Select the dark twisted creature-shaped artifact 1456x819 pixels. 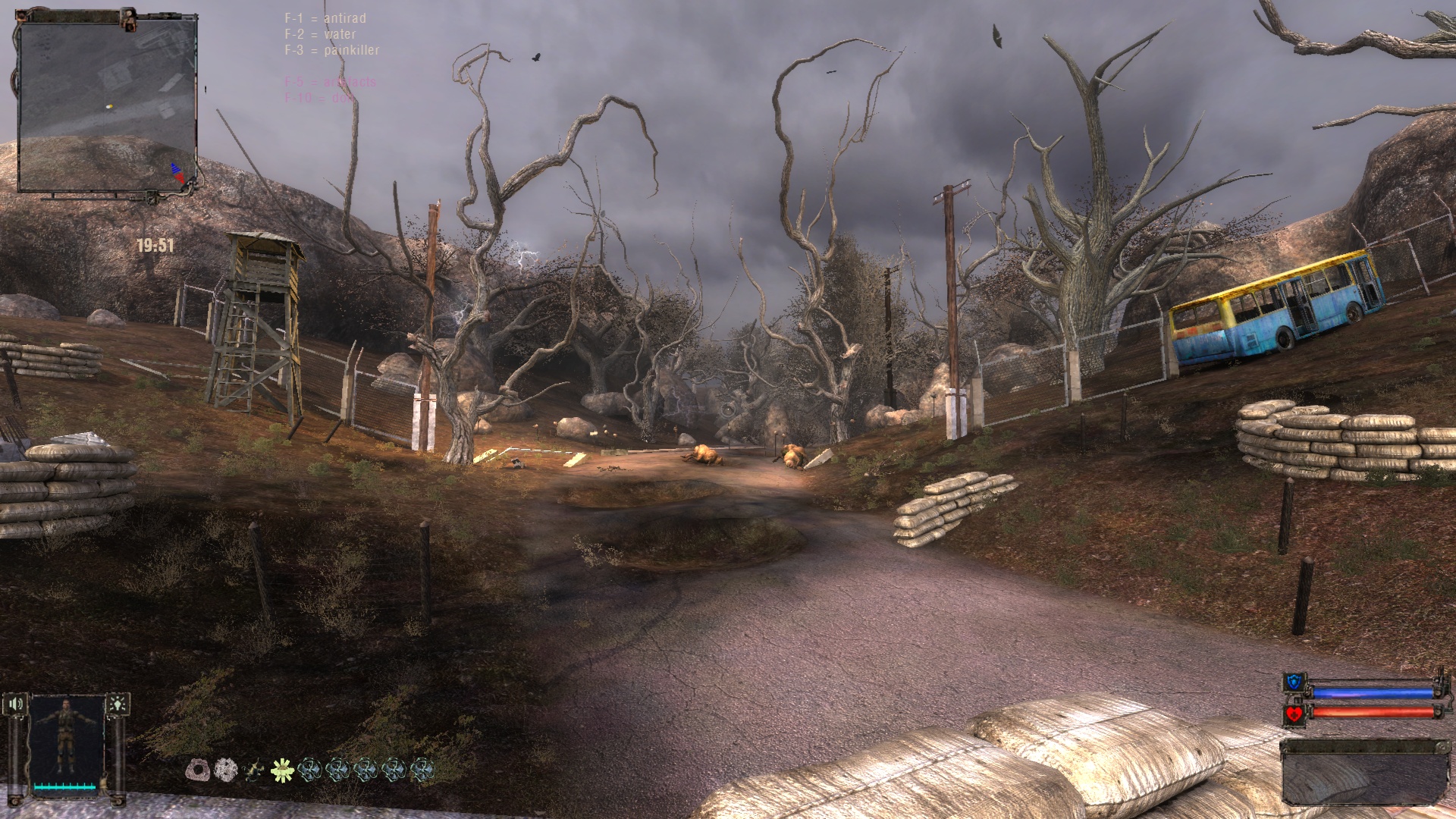(254, 770)
